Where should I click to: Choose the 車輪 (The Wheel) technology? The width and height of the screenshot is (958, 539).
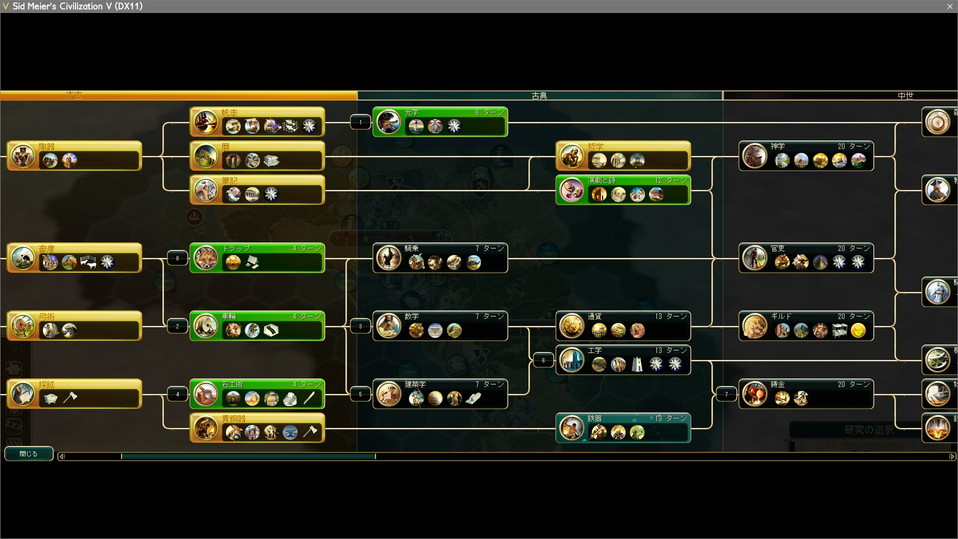tap(257, 325)
